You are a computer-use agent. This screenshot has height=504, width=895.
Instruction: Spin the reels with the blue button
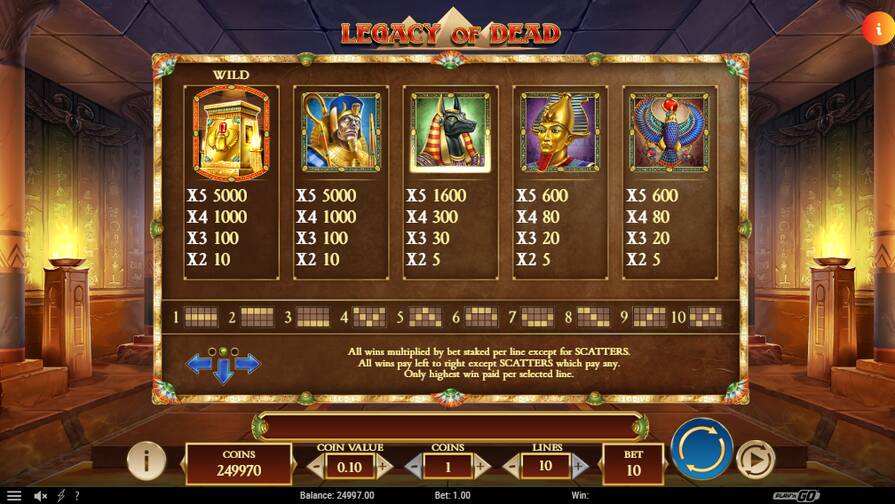tap(701, 449)
